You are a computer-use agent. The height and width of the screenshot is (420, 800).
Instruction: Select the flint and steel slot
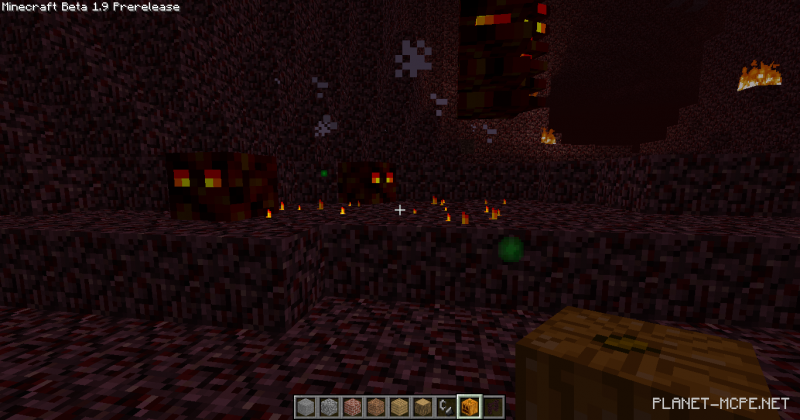click(x=445, y=406)
